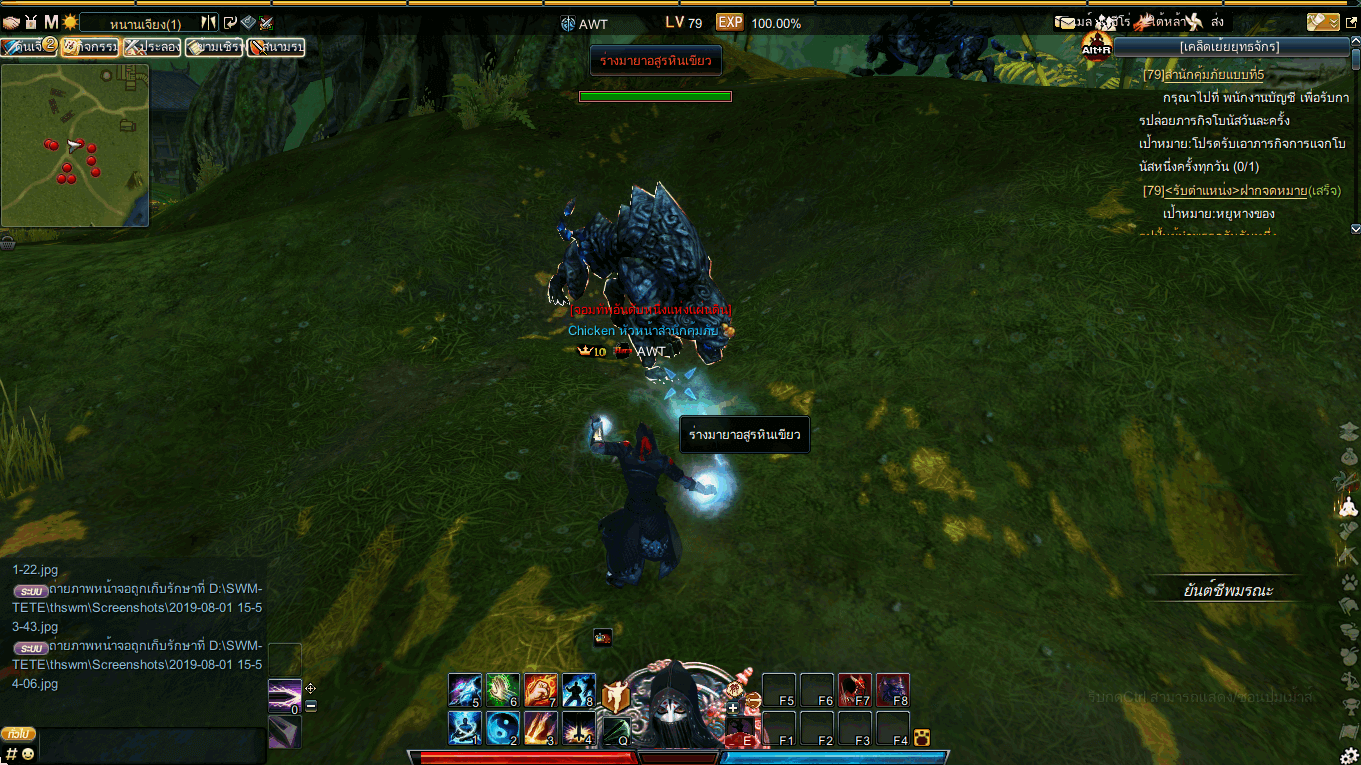Activate the sword burst skill on slot 4

point(579,728)
